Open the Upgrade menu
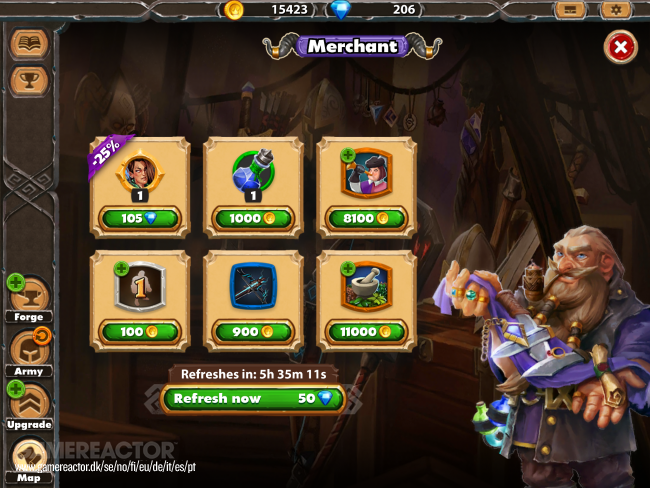The image size is (650, 488). click(x=28, y=404)
